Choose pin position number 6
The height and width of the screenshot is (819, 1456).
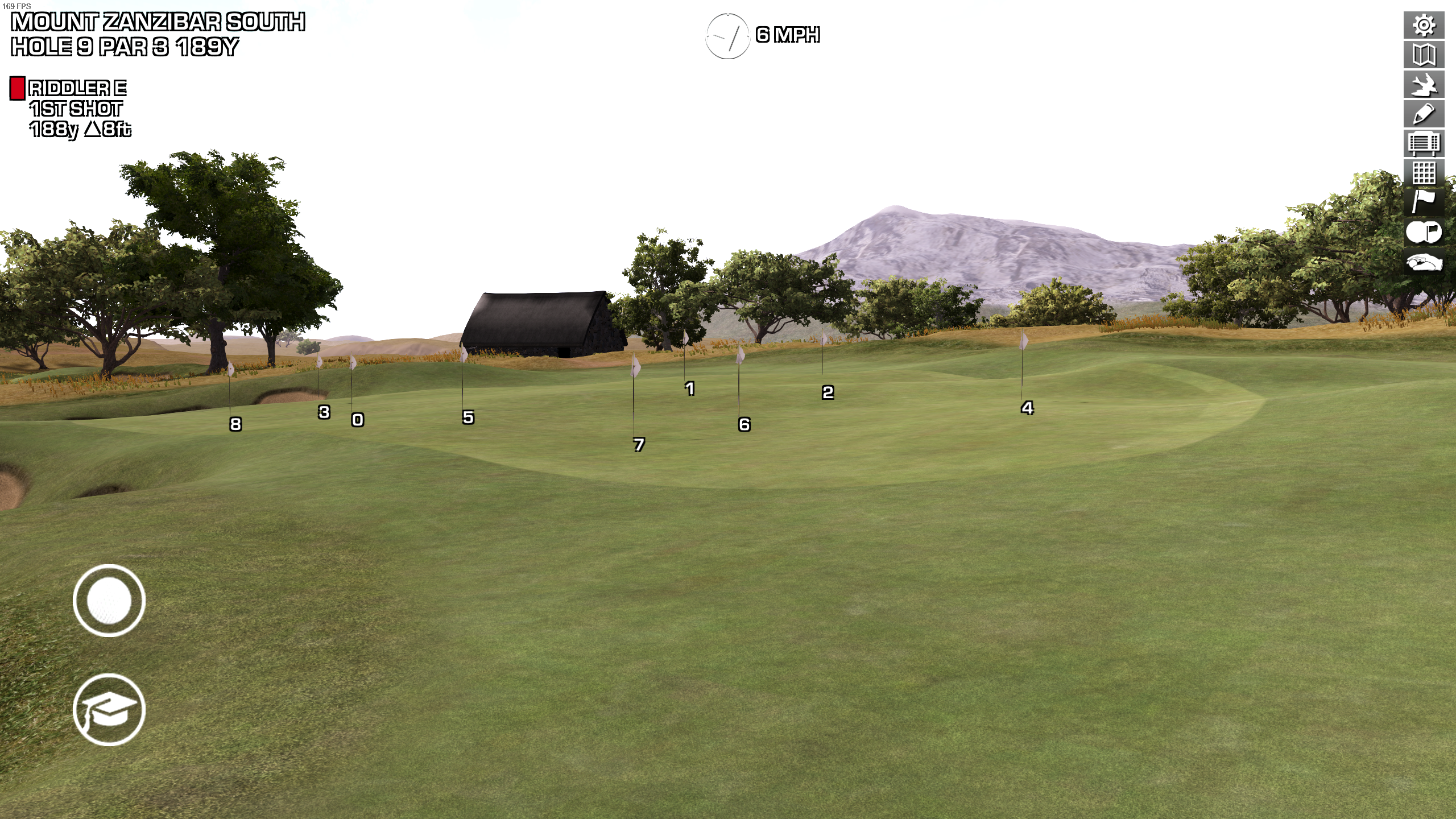point(744,424)
